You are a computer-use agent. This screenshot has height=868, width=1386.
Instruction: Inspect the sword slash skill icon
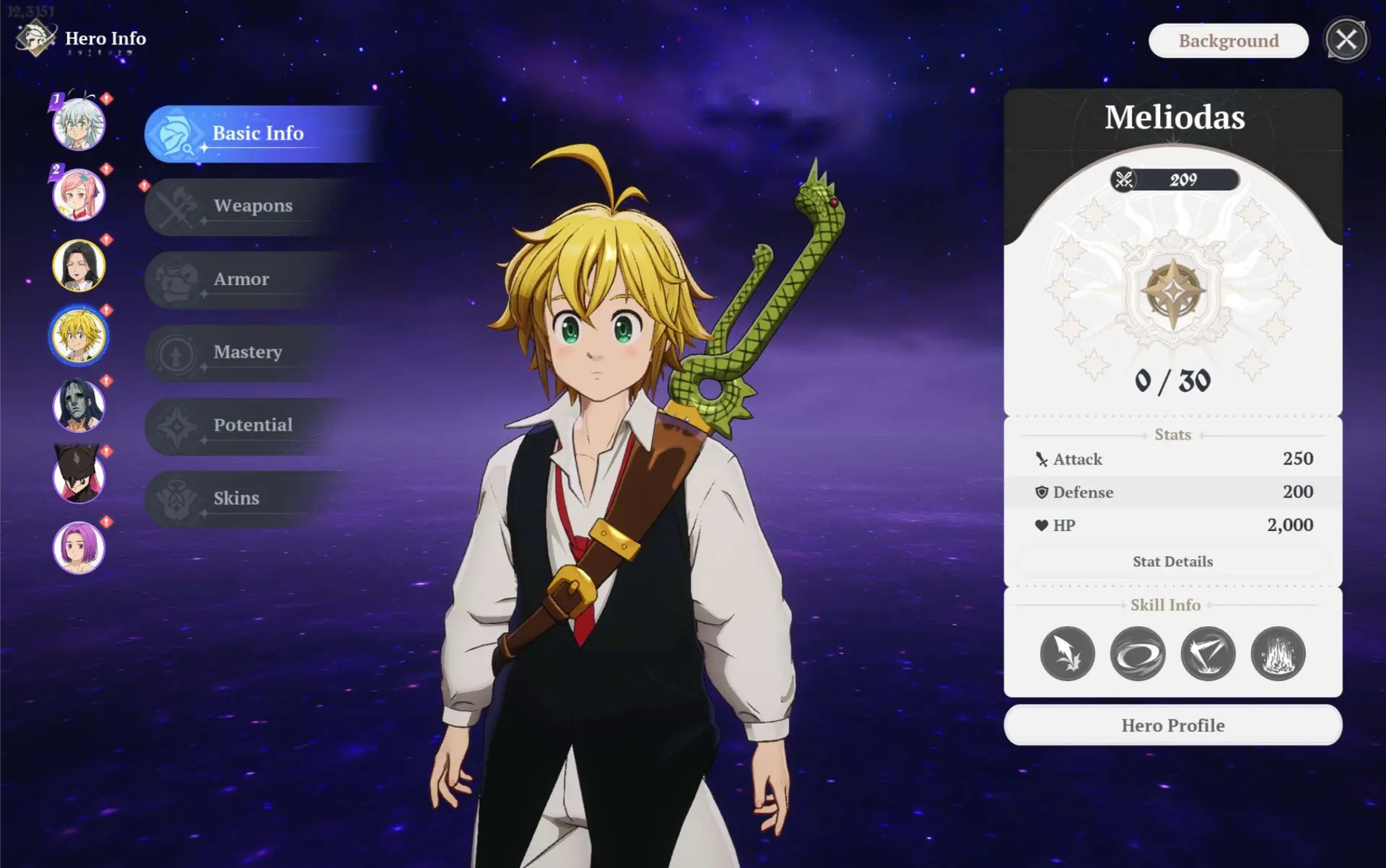point(1067,654)
